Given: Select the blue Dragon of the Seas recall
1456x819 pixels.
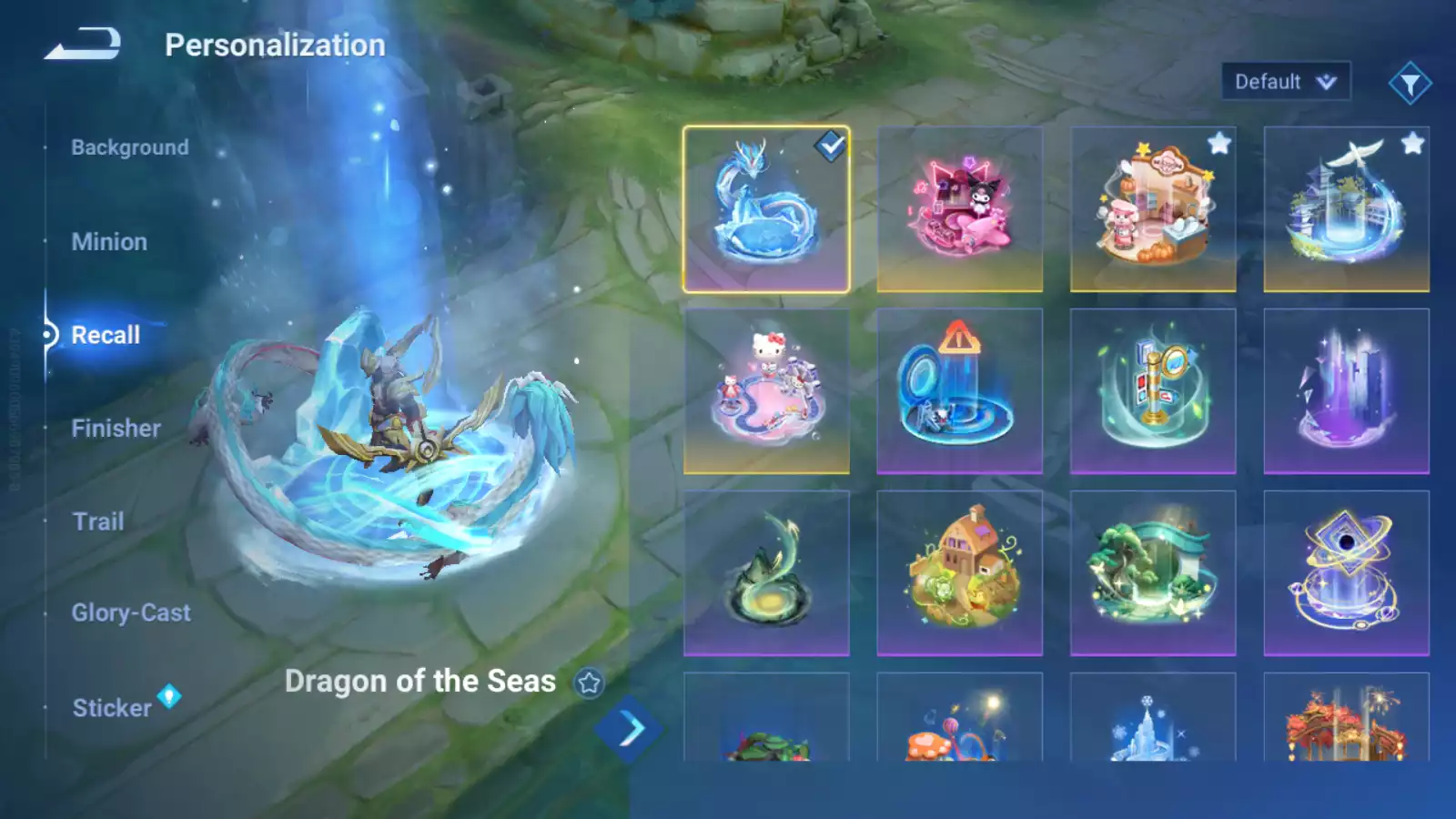Looking at the screenshot, I should (x=766, y=209).
